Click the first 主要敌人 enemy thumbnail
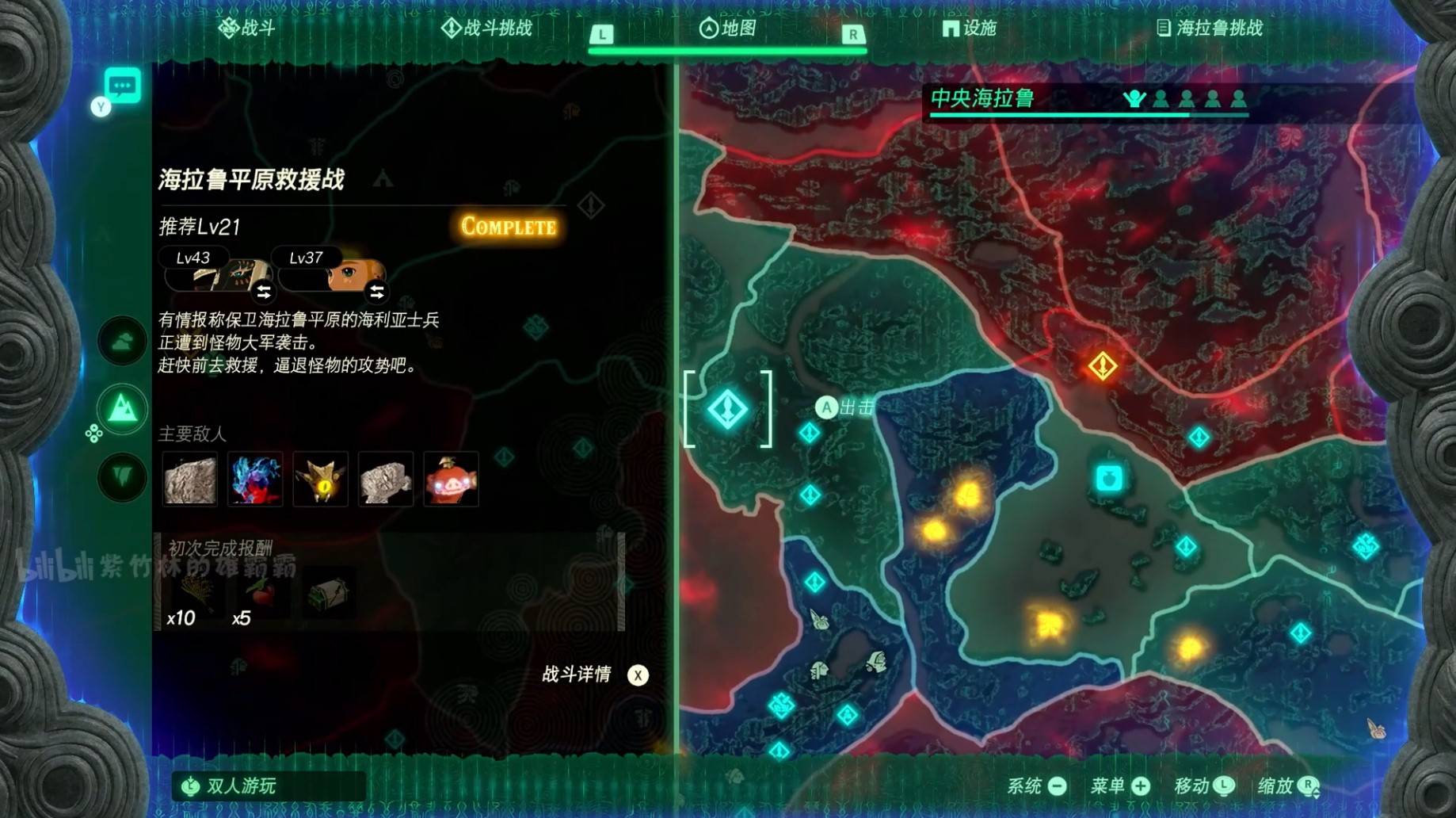The image size is (1456, 818). pos(191,480)
